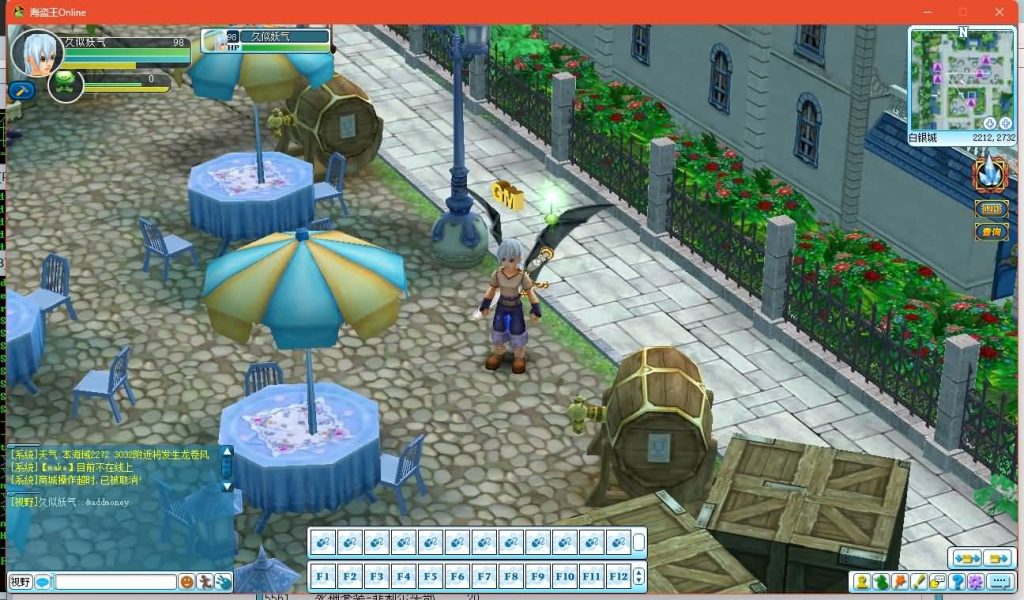Image resolution: width=1024 pixels, height=600 pixels.
Task: Switch the 视野 chat channel button
Action: point(20,581)
